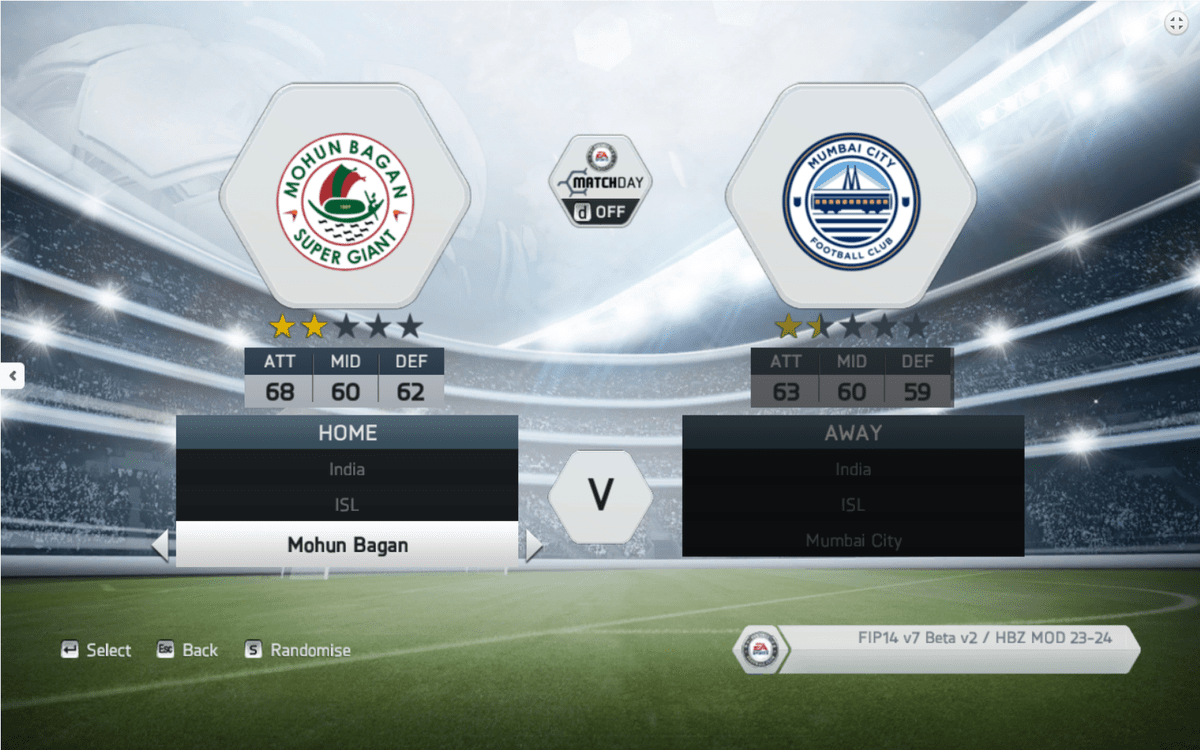Select the away India country row
This screenshot has height=750, width=1200.
tap(853, 469)
